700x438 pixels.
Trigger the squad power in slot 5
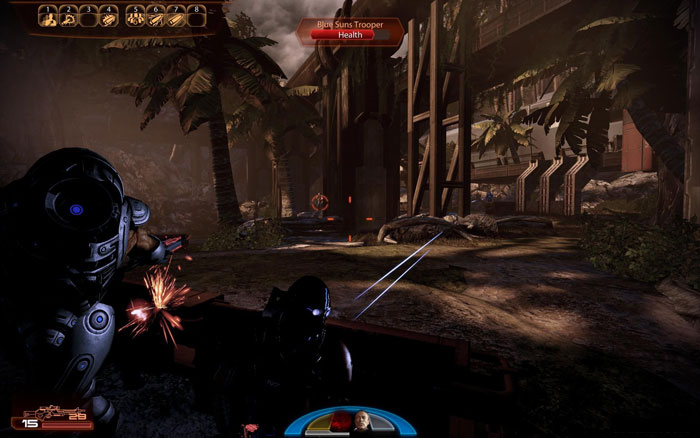click(x=134, y=16)
